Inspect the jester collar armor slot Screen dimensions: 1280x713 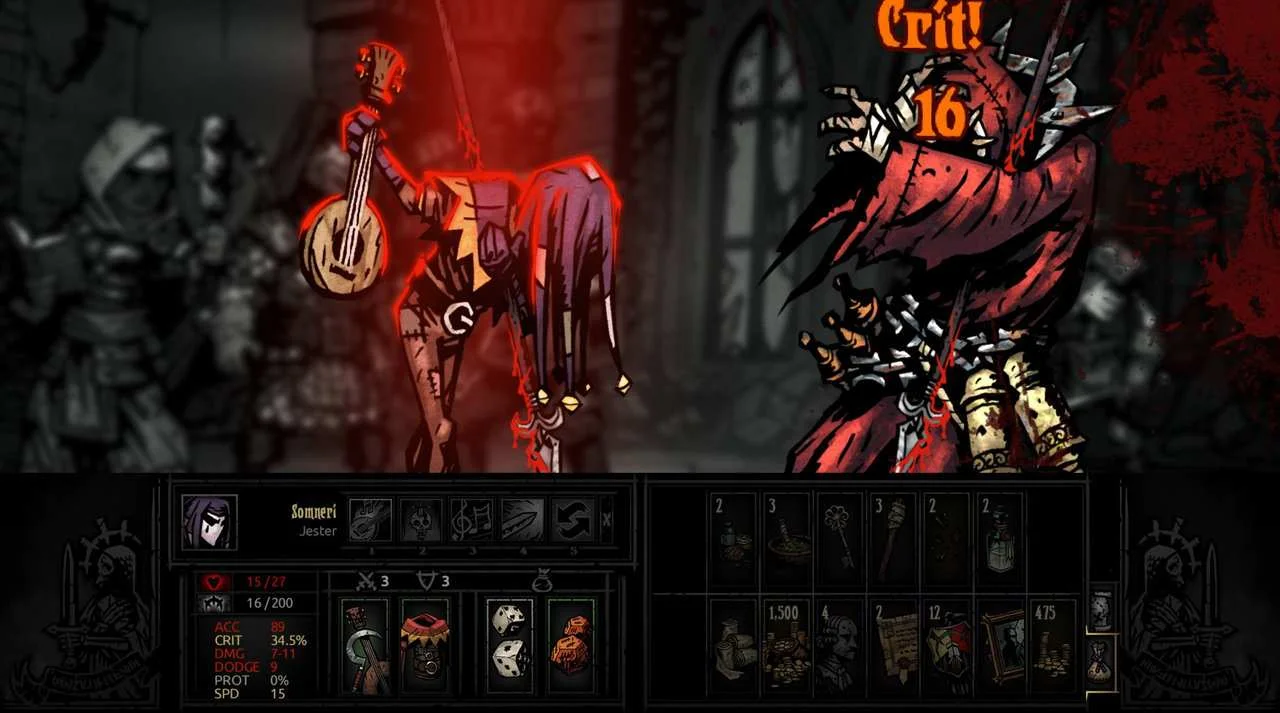(x=425, y=646)
